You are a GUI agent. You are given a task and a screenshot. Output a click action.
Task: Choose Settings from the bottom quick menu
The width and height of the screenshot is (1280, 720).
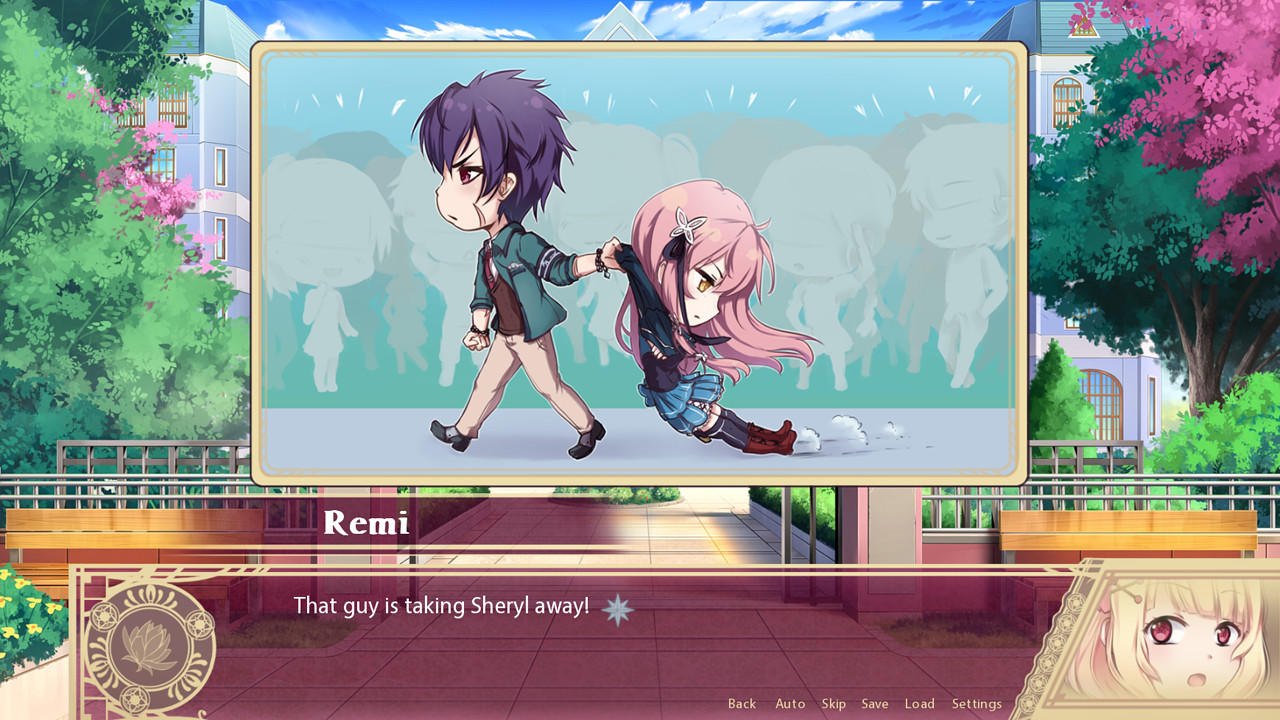(x=975, y=703)
